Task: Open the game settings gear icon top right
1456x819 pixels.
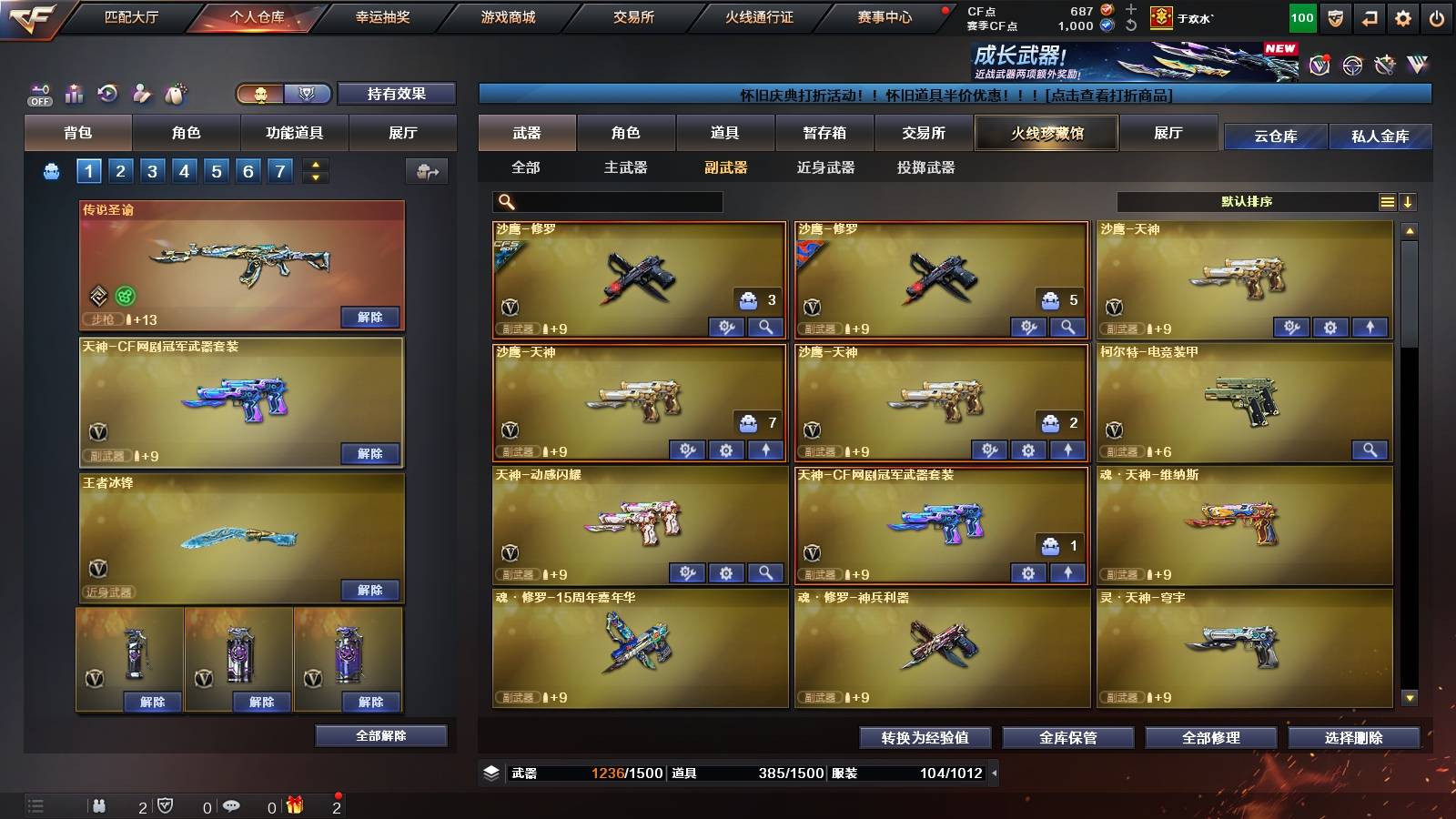Action: tap(1401, 16)
